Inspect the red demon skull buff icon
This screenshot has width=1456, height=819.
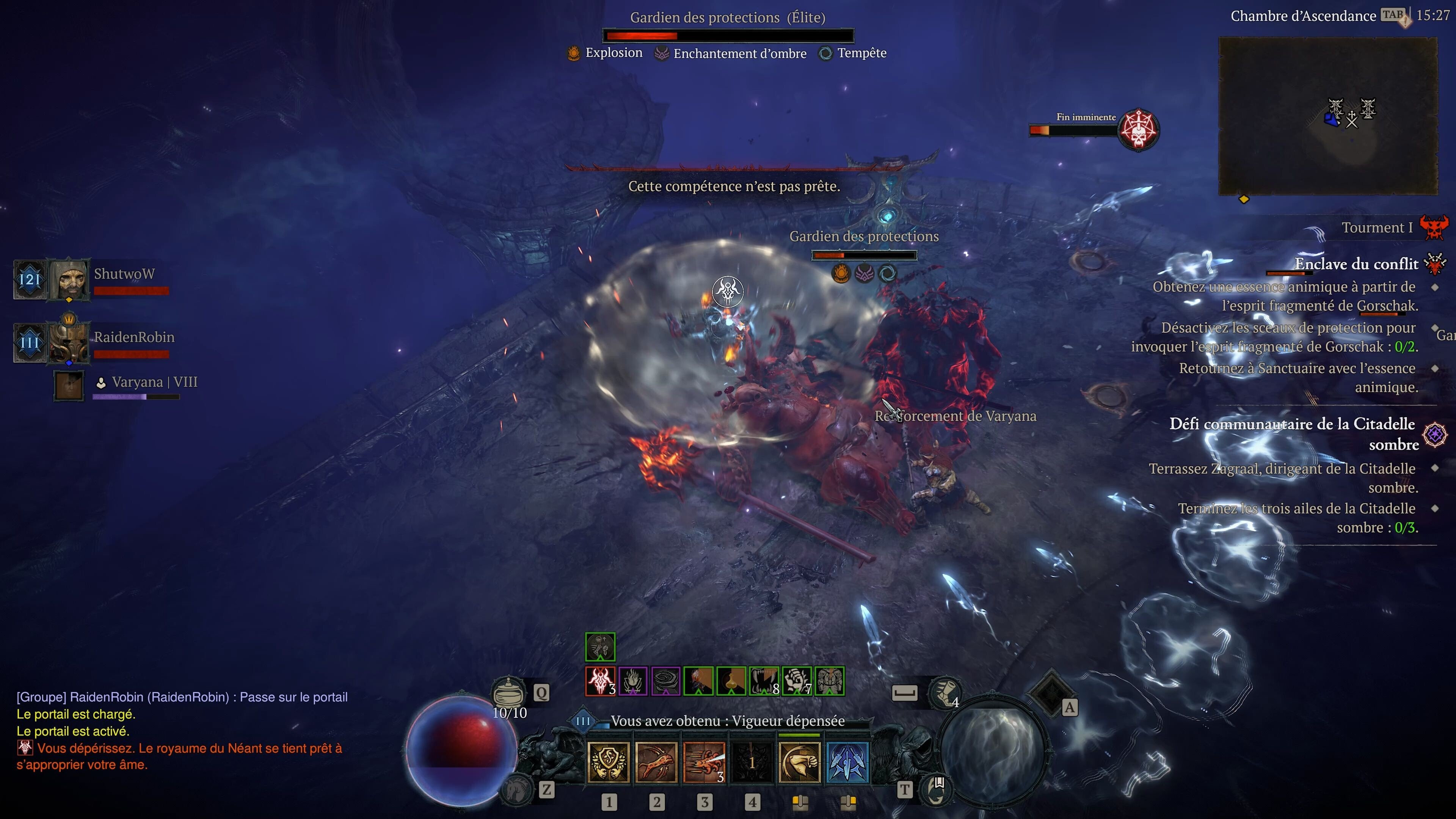pos(600,681)
